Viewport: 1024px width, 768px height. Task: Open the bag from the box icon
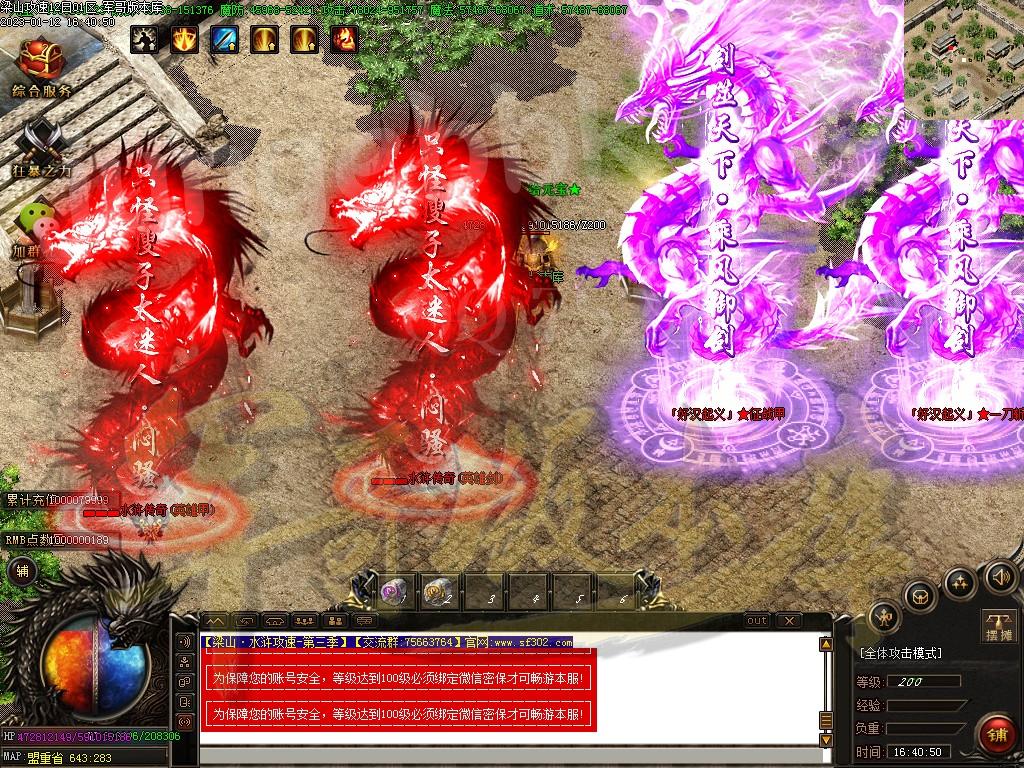[x=920, y=596]
